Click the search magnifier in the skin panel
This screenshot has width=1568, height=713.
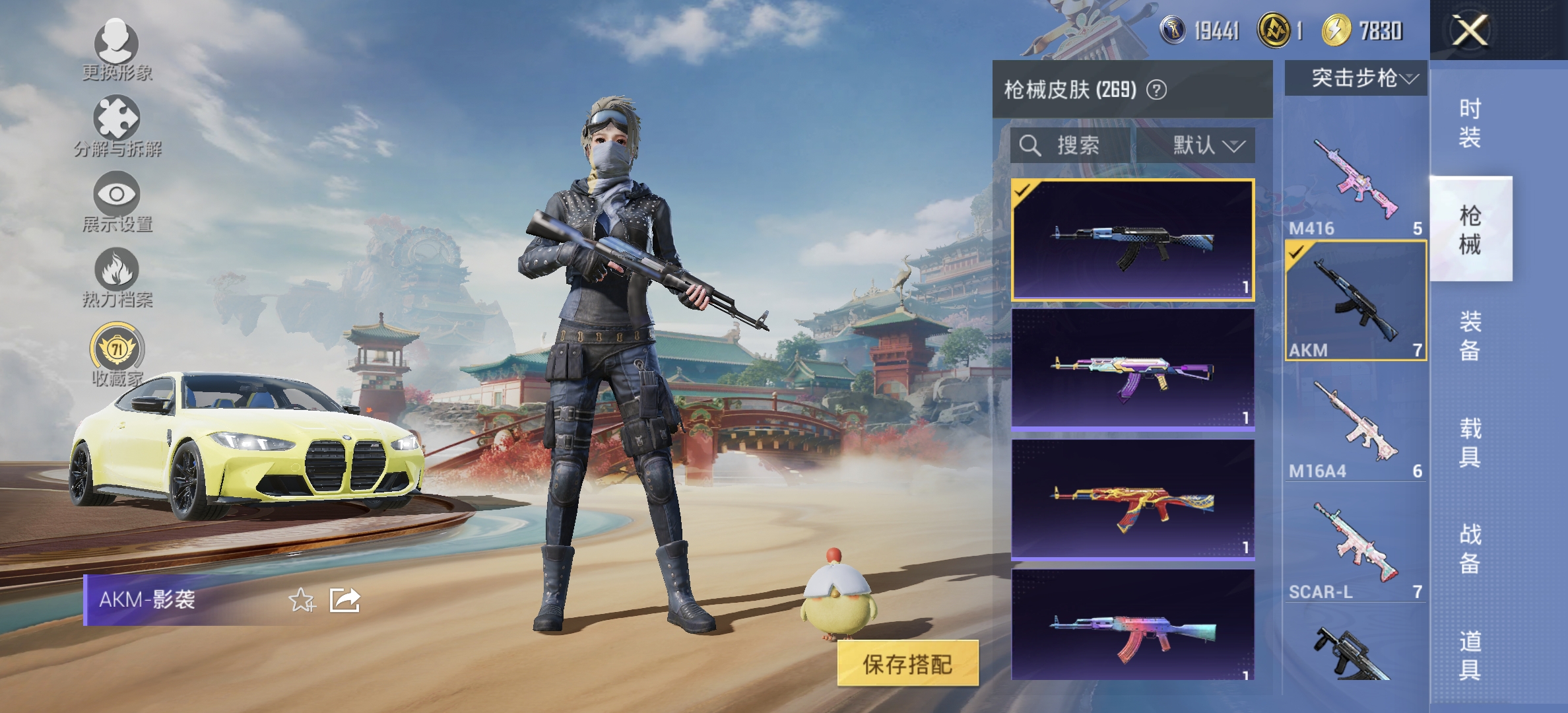(1029, 145)
